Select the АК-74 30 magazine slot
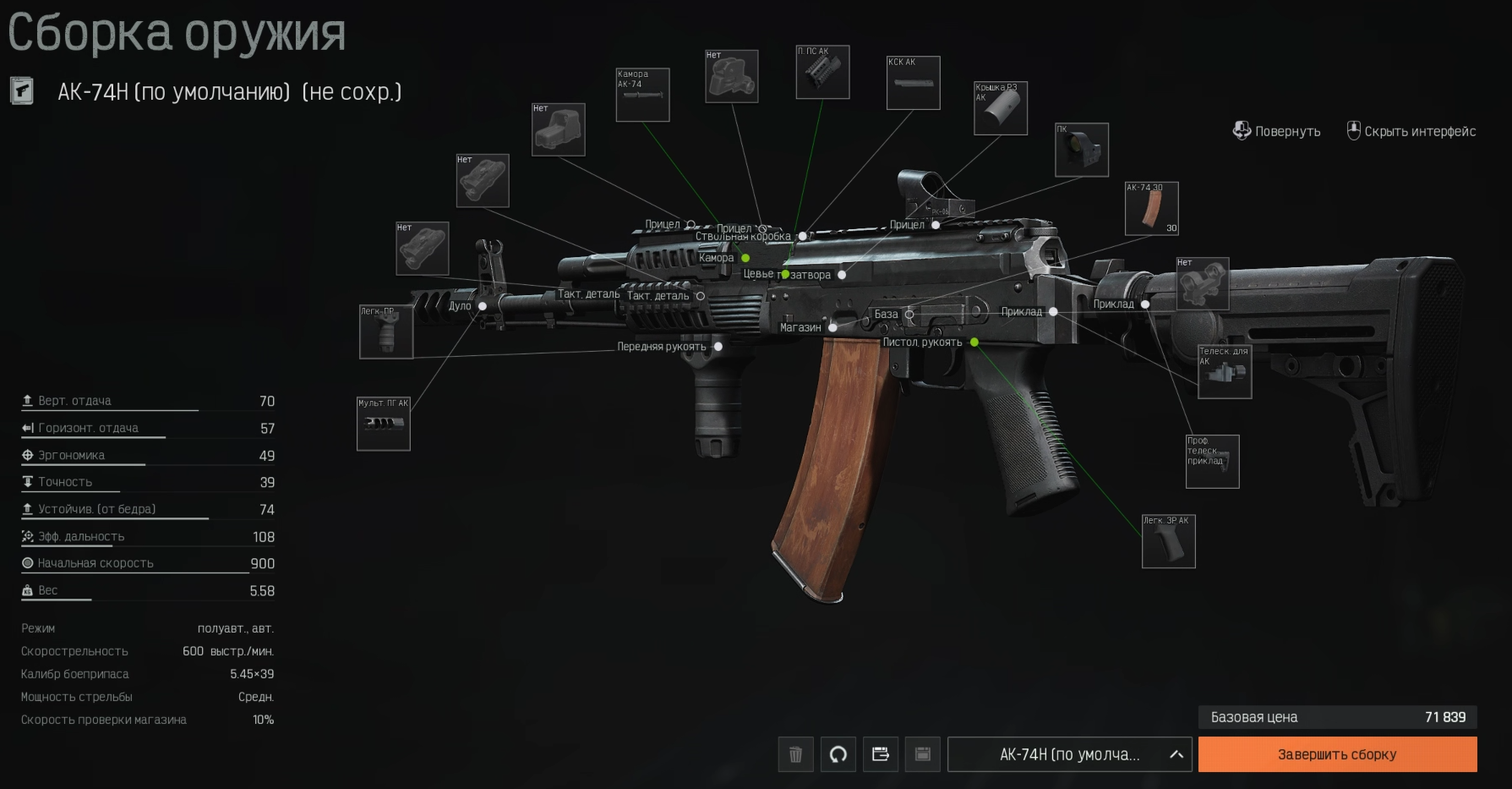The width and height of the screenshot is (1512, 789). [1151, 208]
